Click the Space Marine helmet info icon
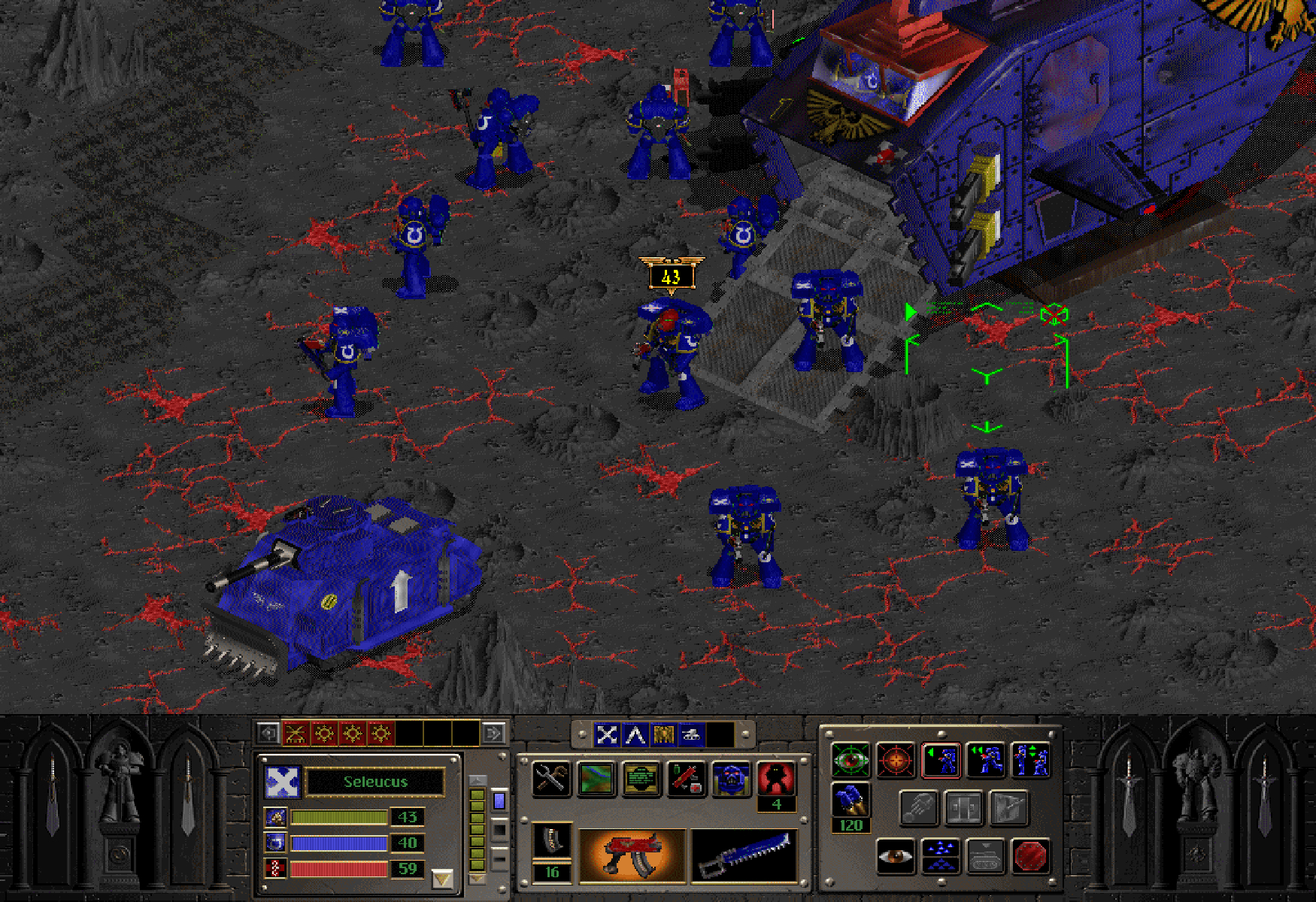1316x902 pixels. point(731,779)
